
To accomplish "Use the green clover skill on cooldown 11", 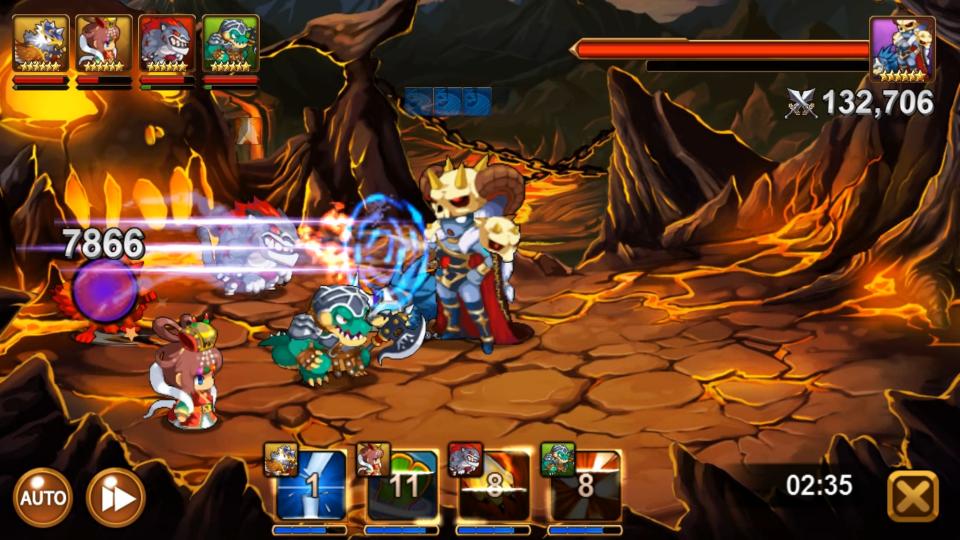I will (402, 487).
